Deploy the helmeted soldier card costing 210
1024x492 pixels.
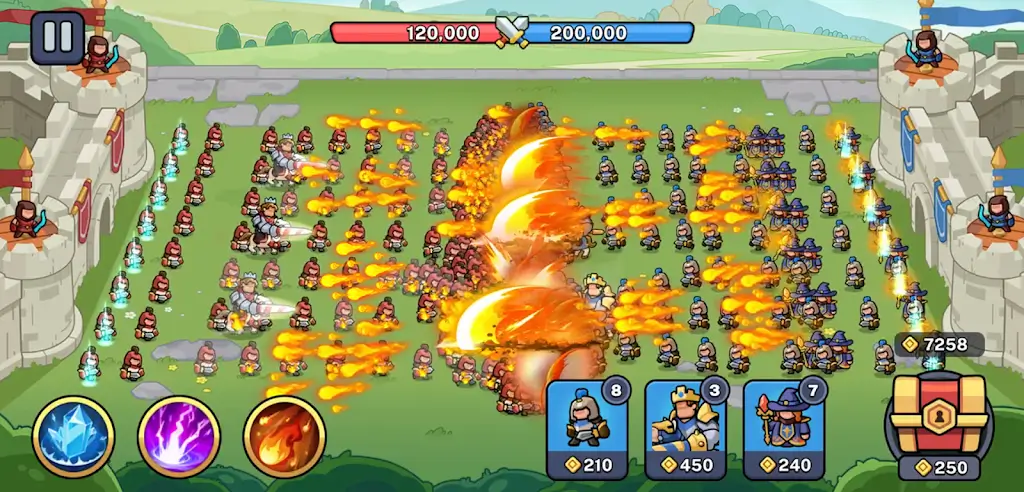585,430
